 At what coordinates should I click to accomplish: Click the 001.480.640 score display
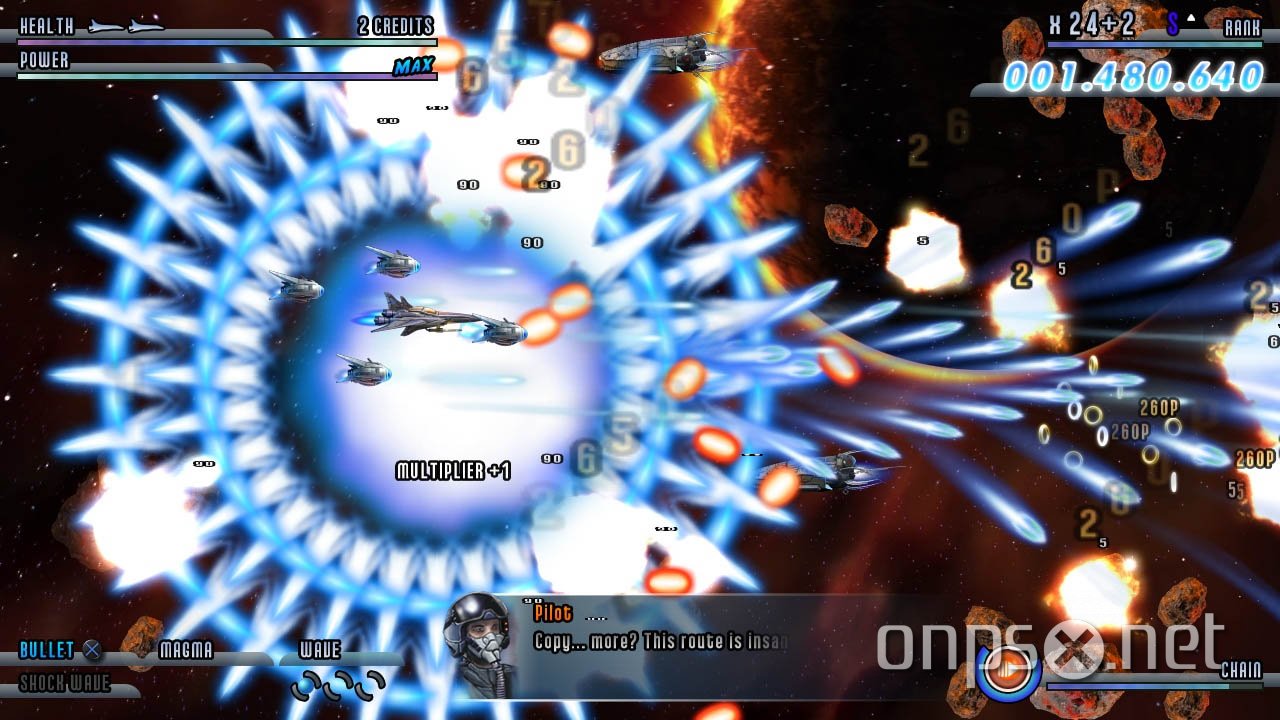(x=1130, y=74)
